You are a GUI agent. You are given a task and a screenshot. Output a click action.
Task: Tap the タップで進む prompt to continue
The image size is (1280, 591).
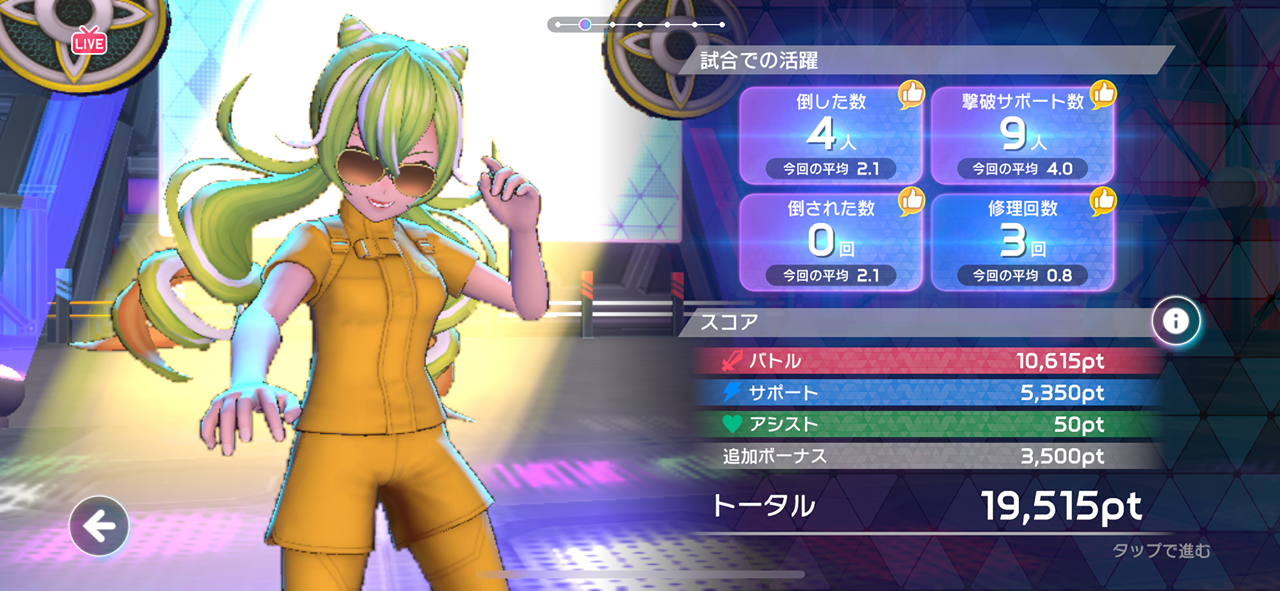coord(1161,551)
